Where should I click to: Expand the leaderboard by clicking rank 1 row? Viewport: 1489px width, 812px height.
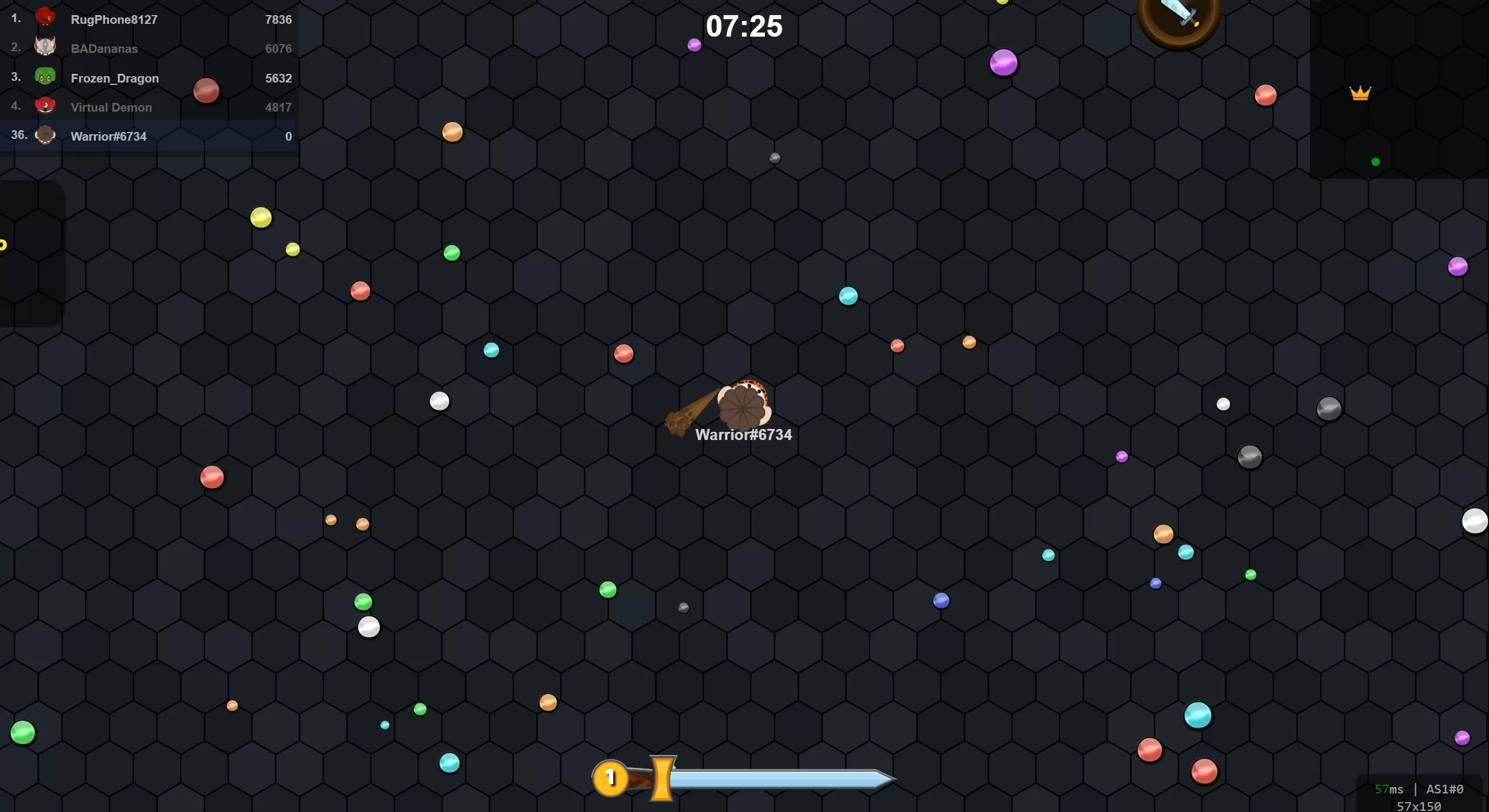tap(148, 19)
